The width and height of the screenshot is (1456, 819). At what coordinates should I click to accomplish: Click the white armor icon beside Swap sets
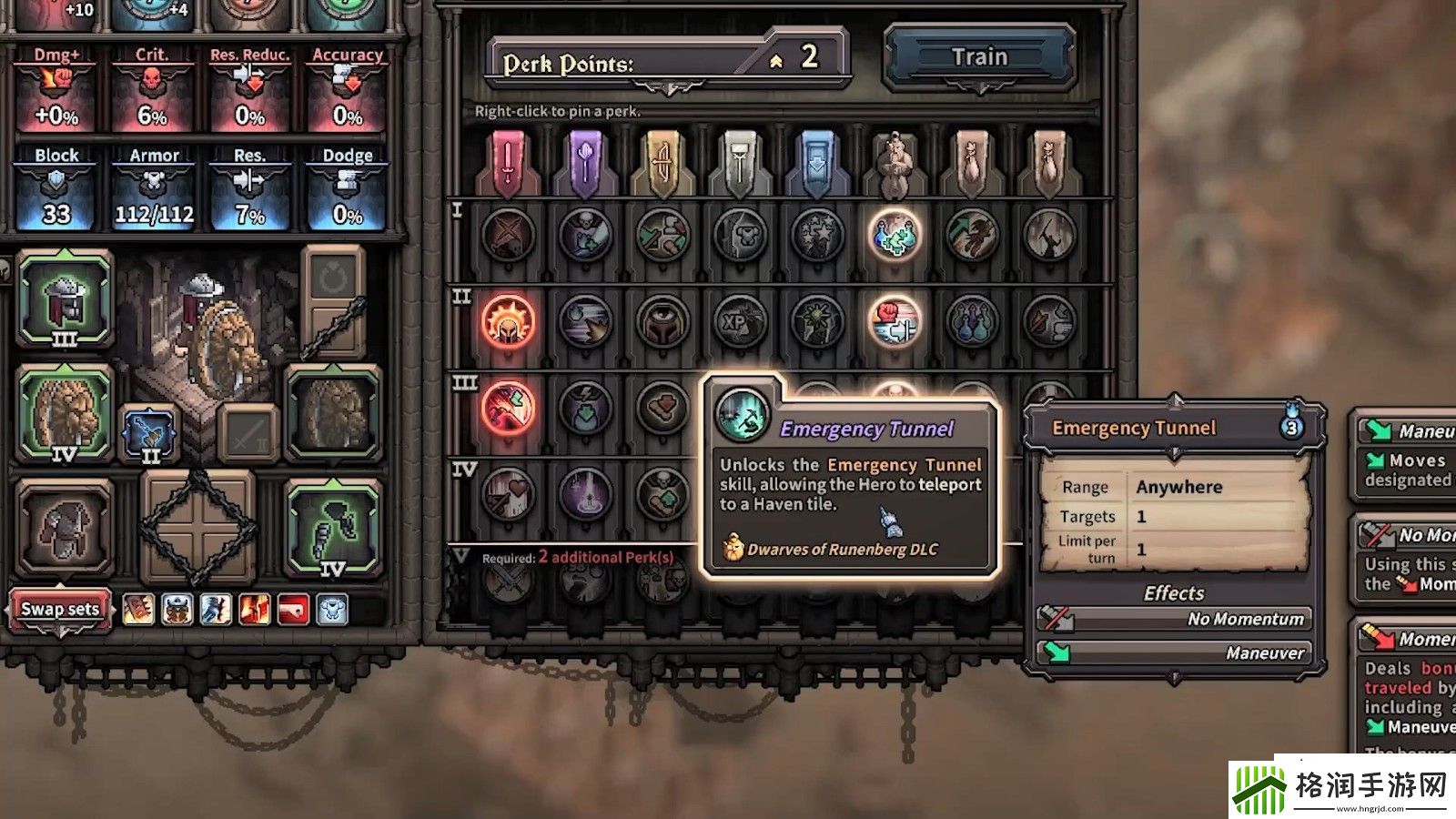(332, 609)
